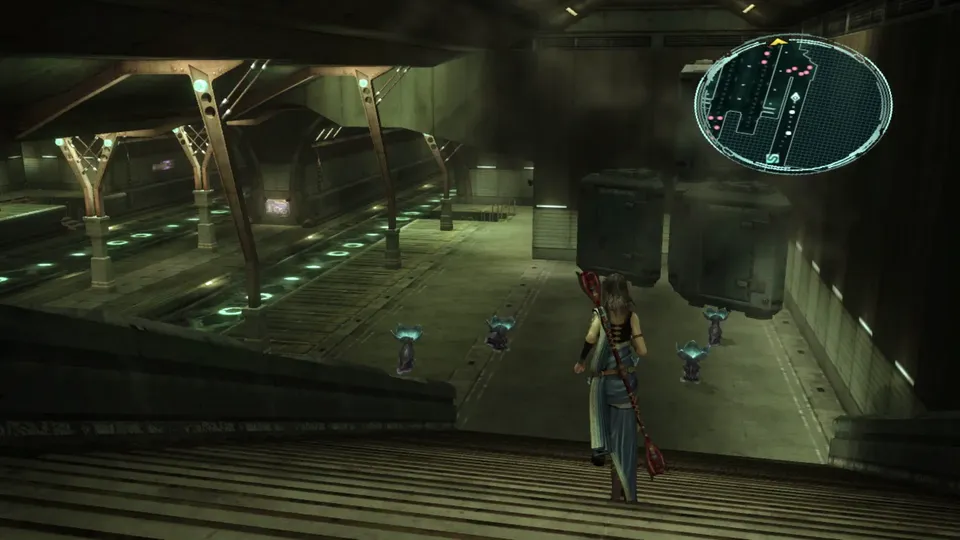This screenshot has height=540, width=960.
Task: Select the yellow objective arrow on minimap
Action: (x=777, y=43)
